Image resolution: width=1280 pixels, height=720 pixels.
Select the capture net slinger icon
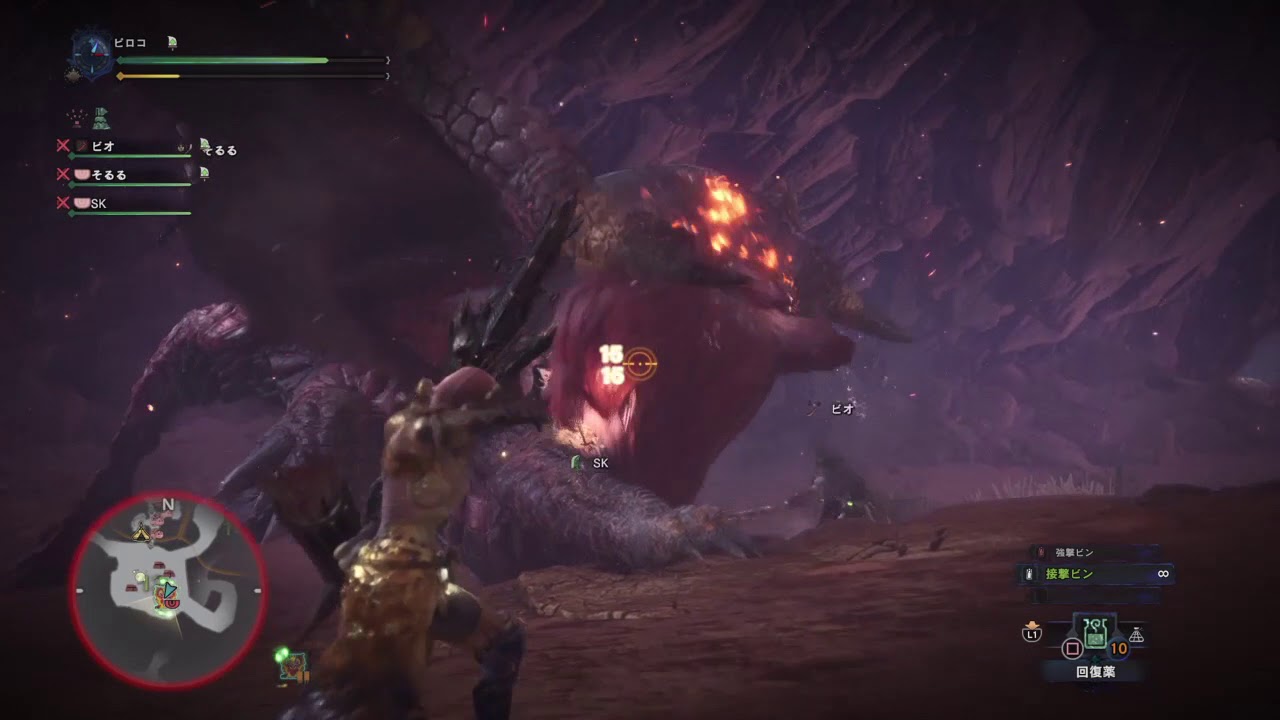pyautogui.click(x=1136, y=635)
